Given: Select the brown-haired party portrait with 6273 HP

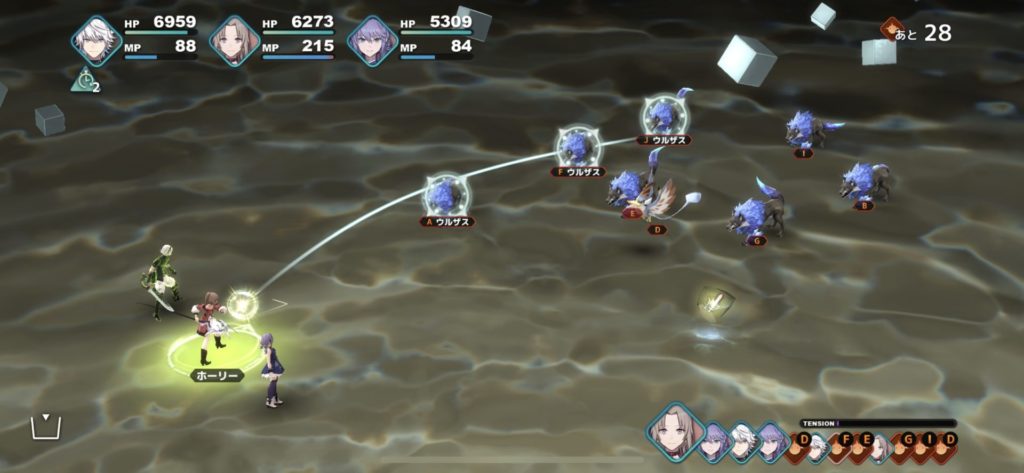Looking at the screenshot, I should pos(234,41).
